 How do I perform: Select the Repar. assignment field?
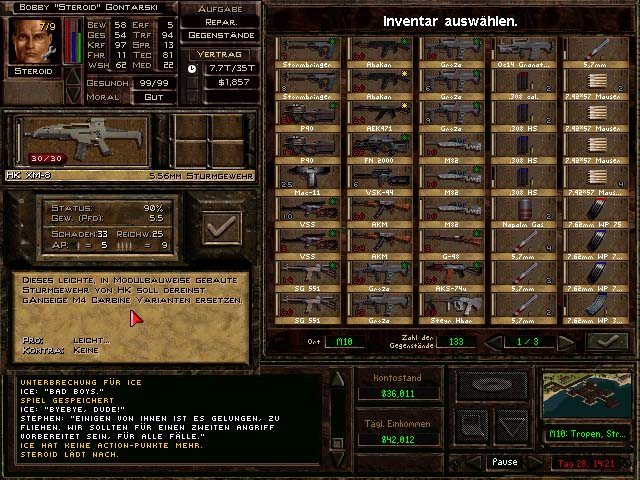point(223,21)
